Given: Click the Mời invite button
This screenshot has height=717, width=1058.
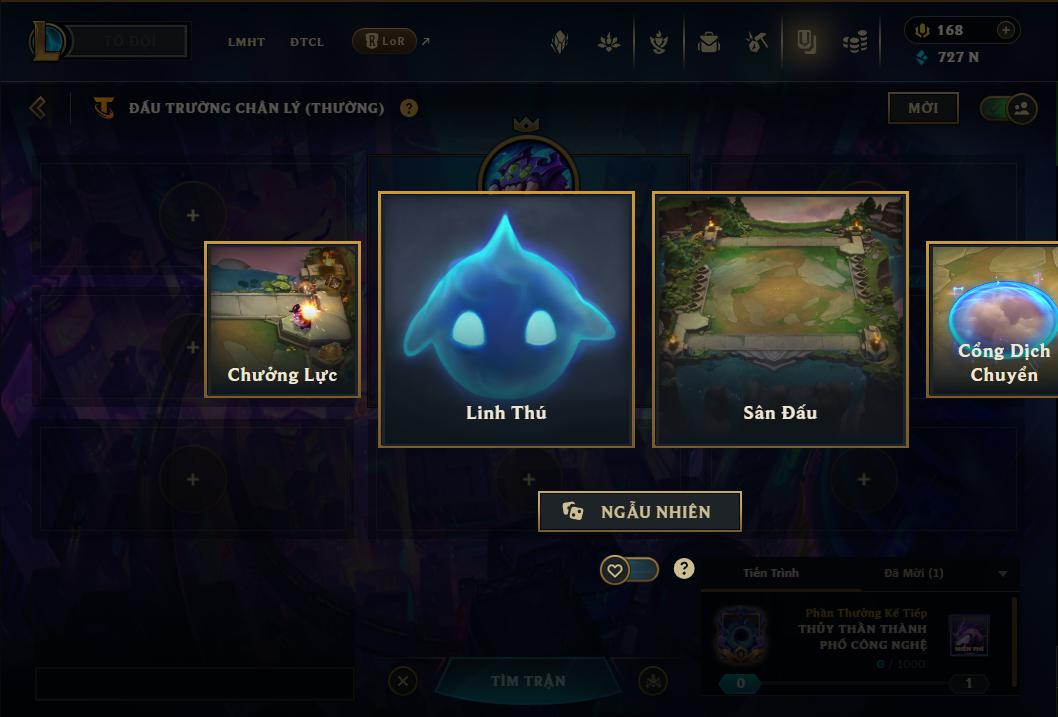Looking at the screenshot, I should pyautogui.click(x=923, y=108).
